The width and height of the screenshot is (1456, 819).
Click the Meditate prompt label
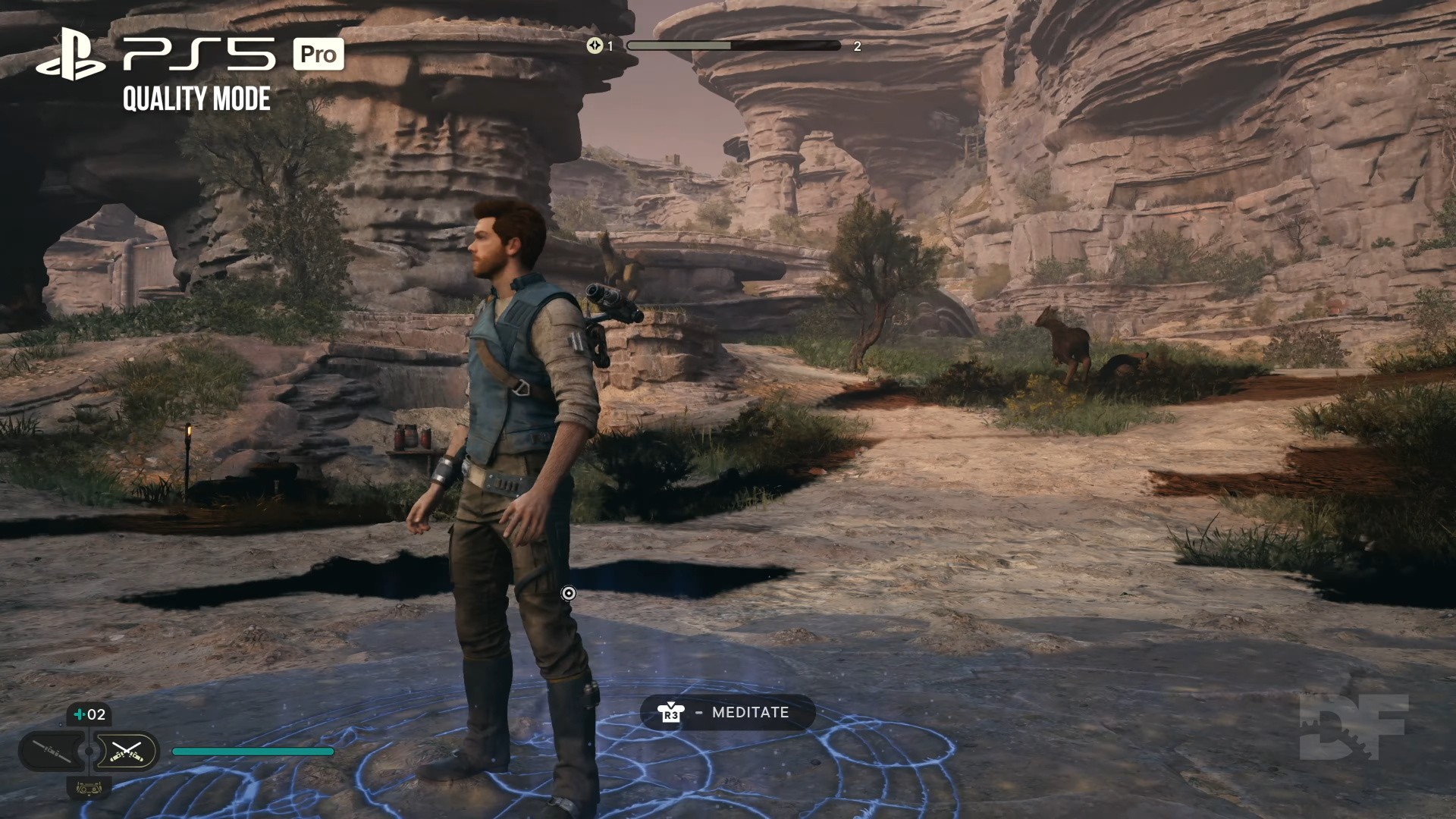[750, 712]
